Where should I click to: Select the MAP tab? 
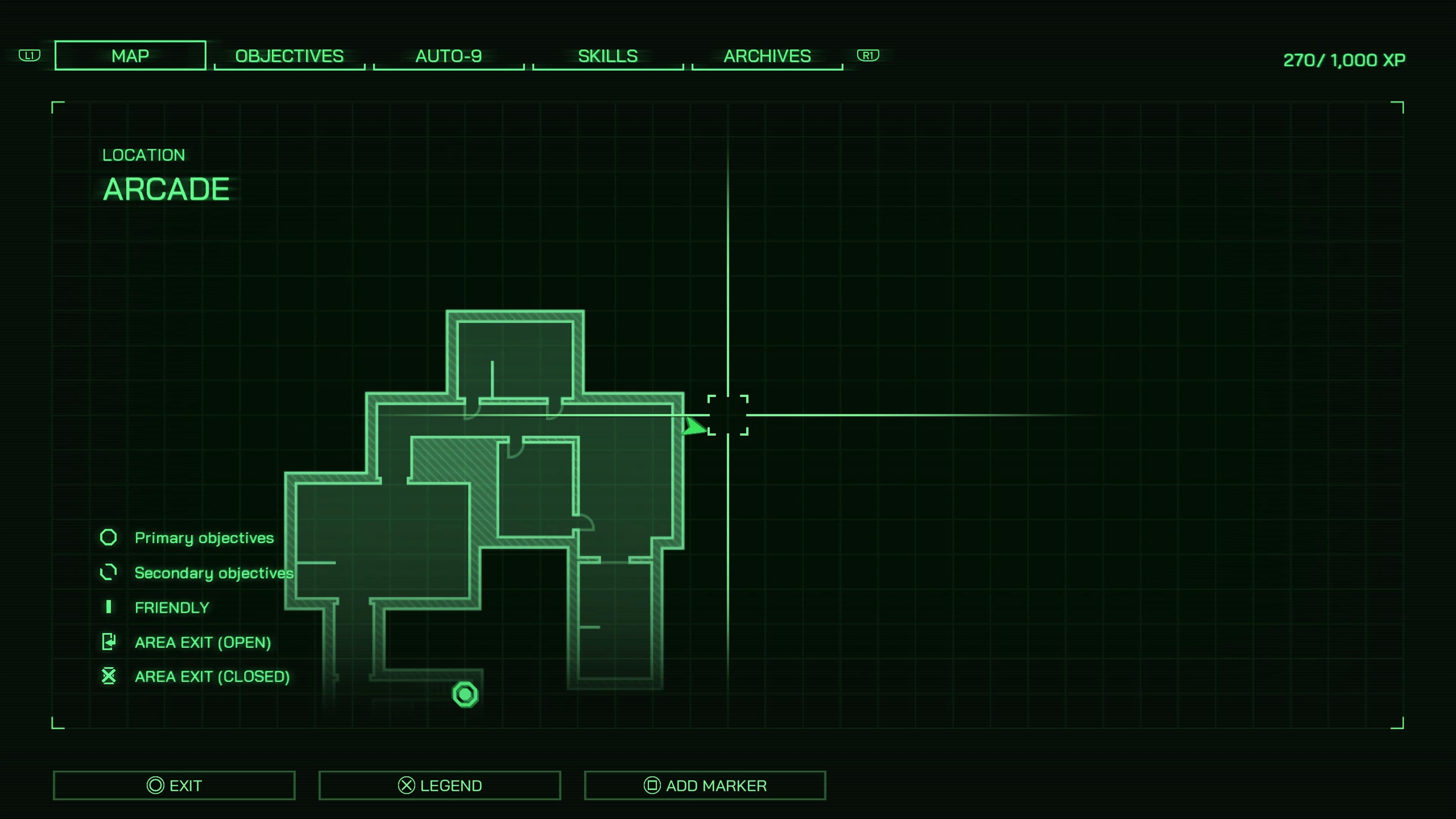(x=130, y=55)
